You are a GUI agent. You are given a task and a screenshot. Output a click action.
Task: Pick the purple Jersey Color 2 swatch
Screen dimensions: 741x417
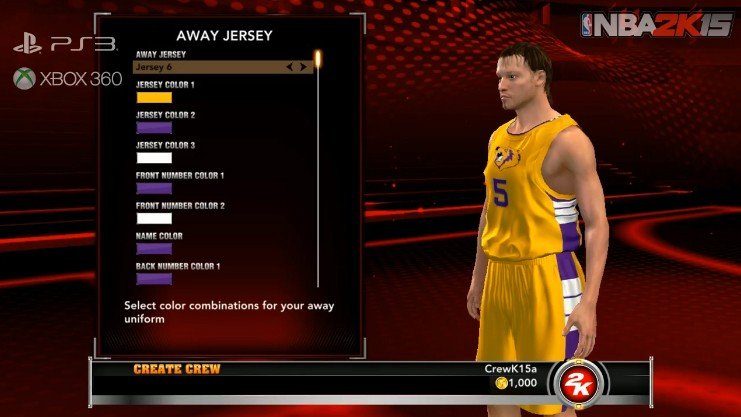pyautogui.click(x=154, y=128)
